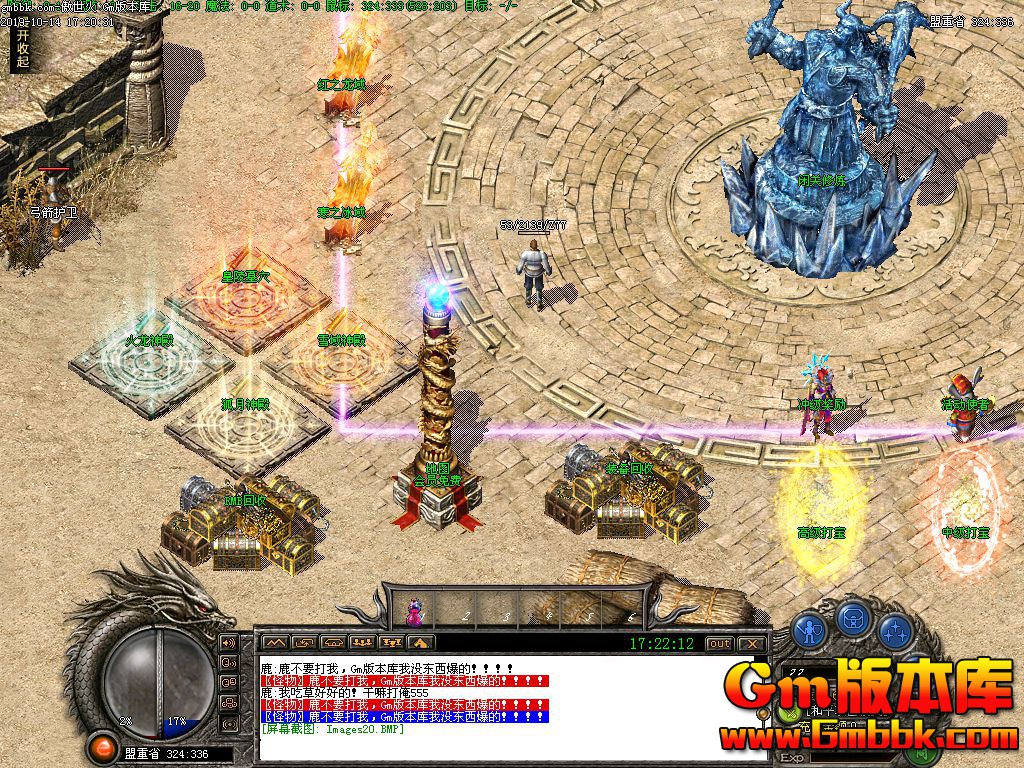The width and height of the screenshot is (1024, 768).
Task: Click the chat bar button with three figures
Action: pos(363,643)
